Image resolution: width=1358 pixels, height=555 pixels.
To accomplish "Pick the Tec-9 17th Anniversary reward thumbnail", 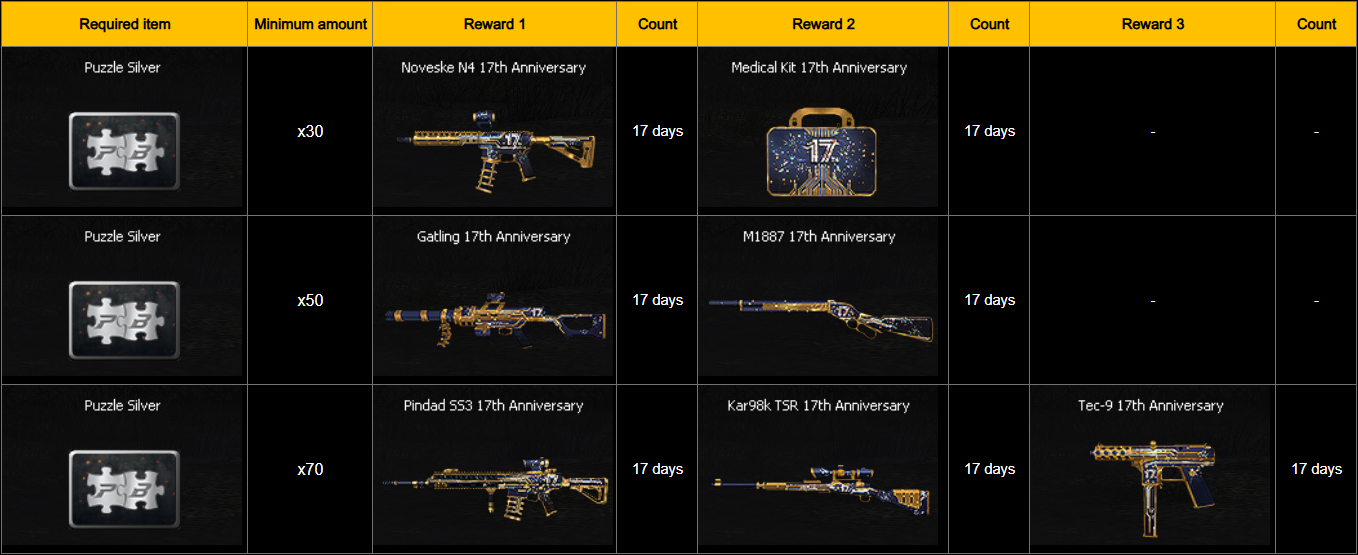I will [1150, 480].
